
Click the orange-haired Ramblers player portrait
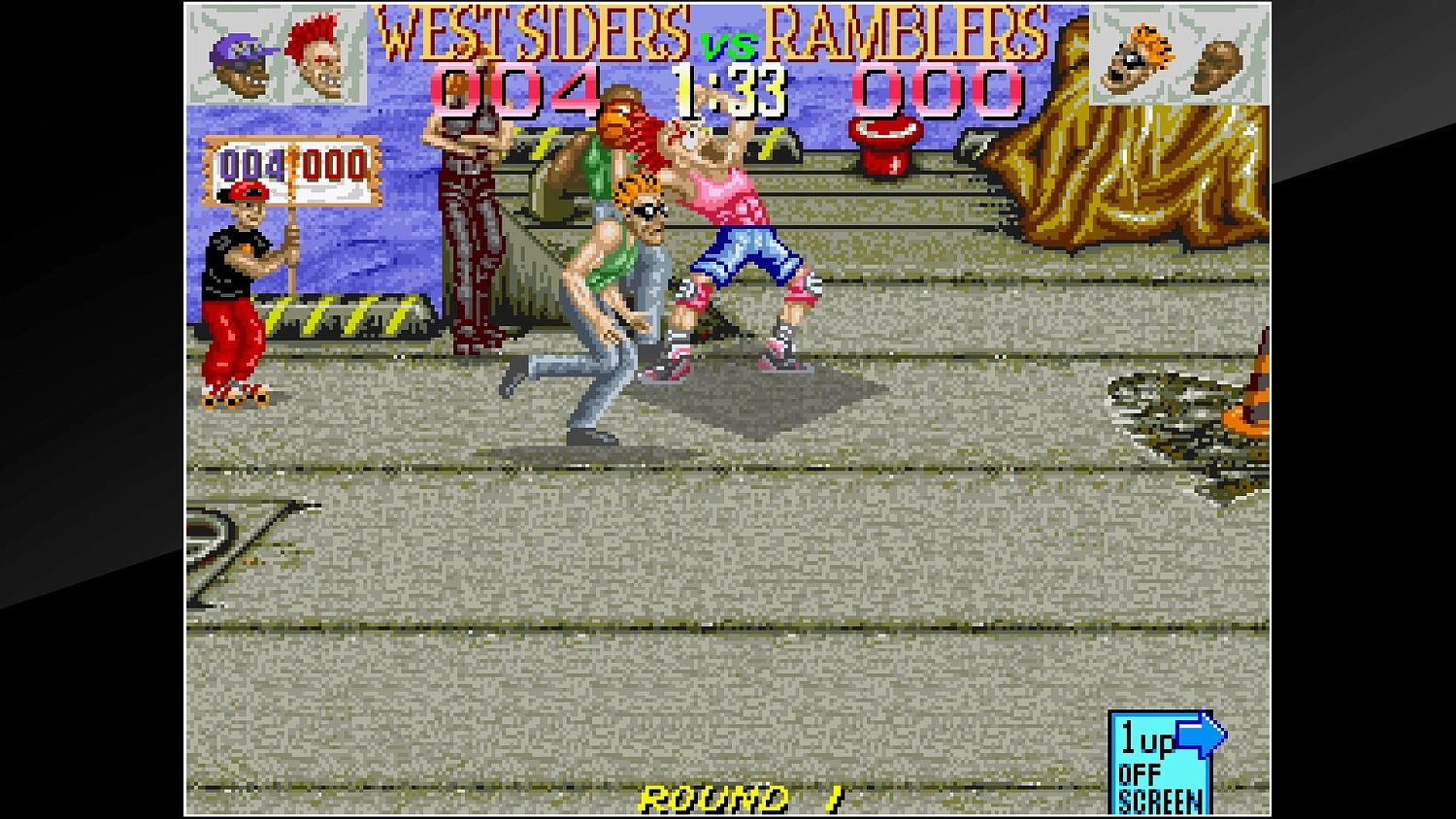1137,58
